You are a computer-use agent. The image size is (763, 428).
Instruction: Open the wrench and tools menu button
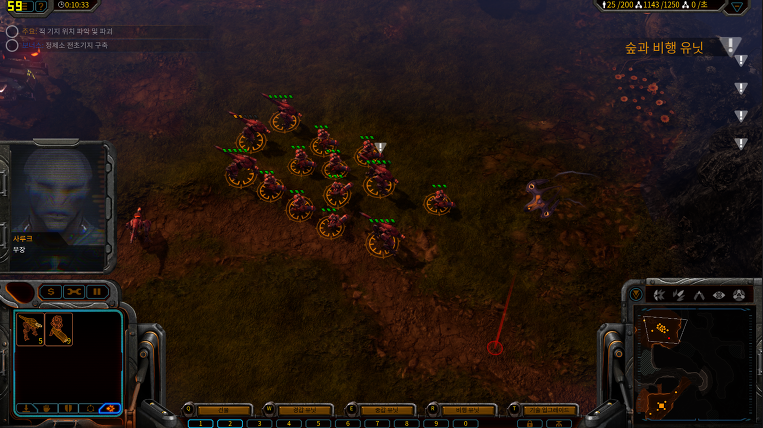click(74, 291)
